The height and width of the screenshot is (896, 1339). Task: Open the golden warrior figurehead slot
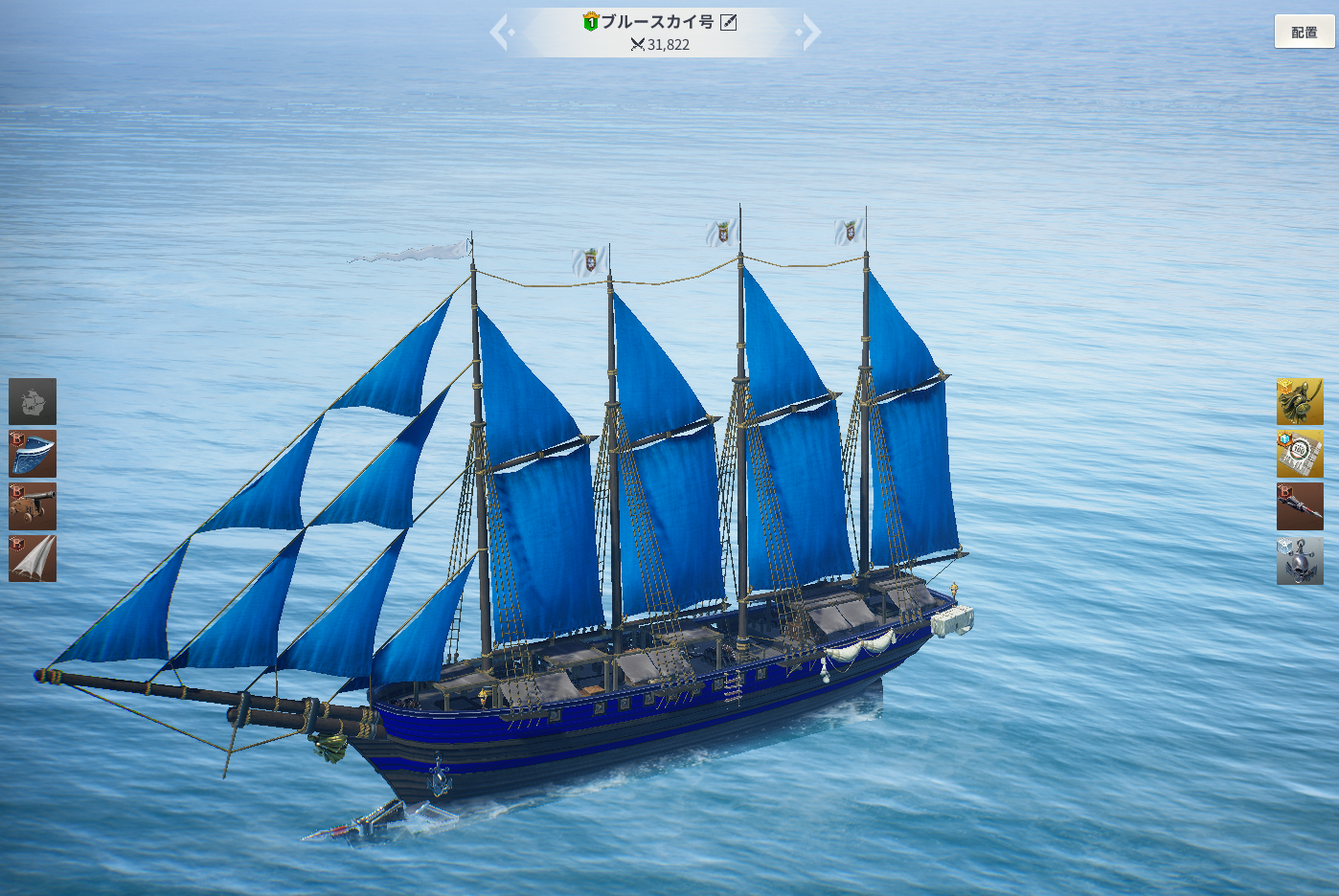click(x=1300, y=401)
